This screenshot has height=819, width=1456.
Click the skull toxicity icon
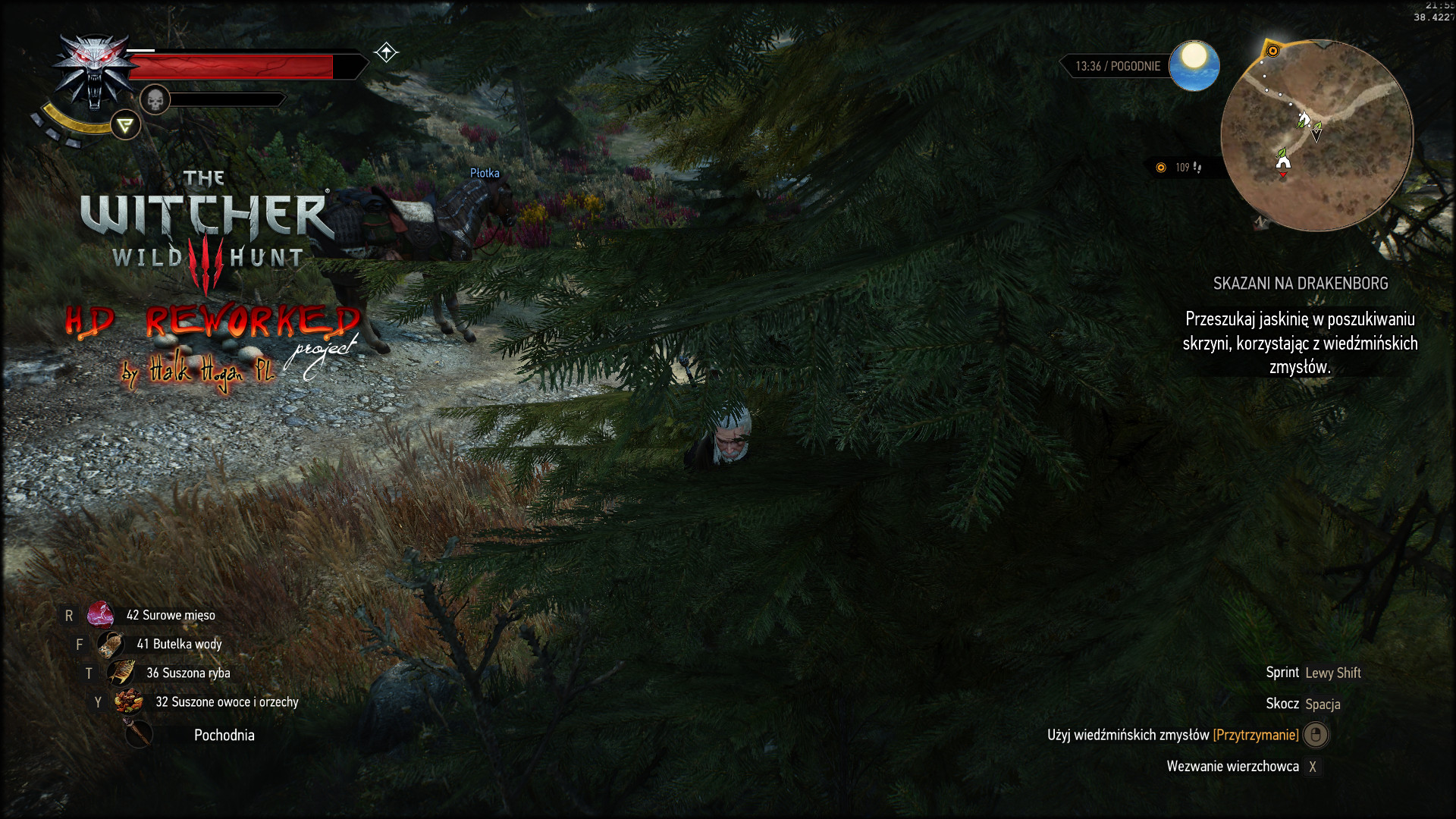pyautogui.click(x=155, y=99)
